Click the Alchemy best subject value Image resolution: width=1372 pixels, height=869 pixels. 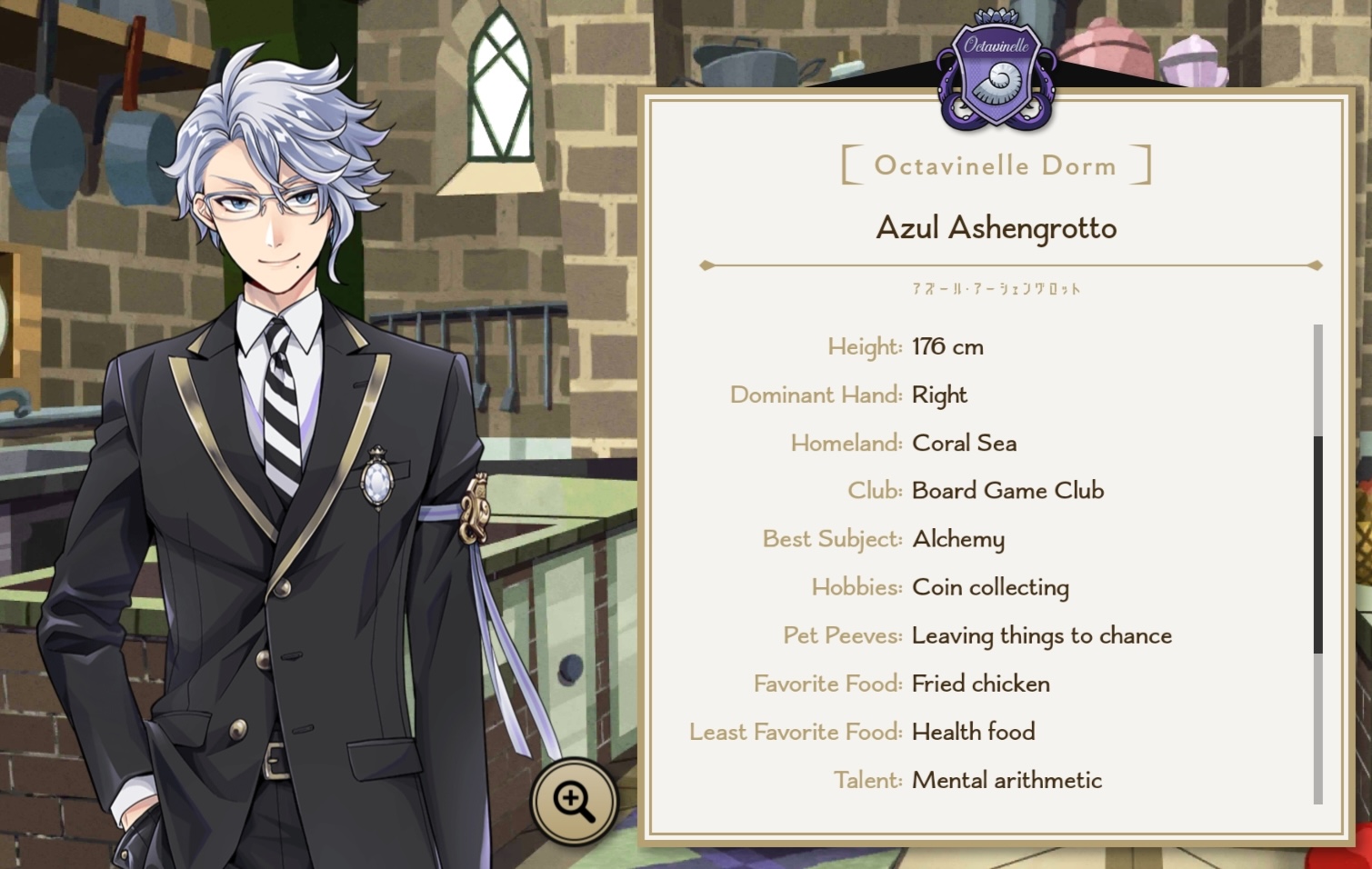click(958, 539)
